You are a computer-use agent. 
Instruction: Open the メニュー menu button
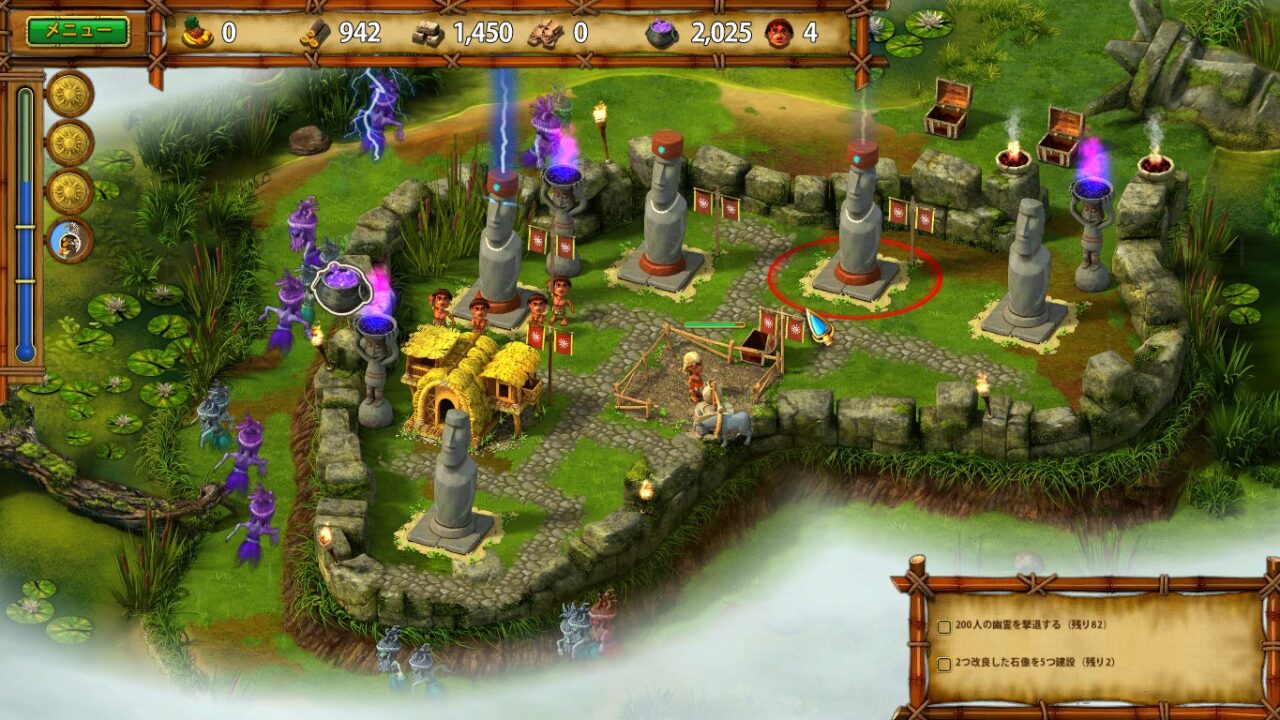click(x=78, y=31)
